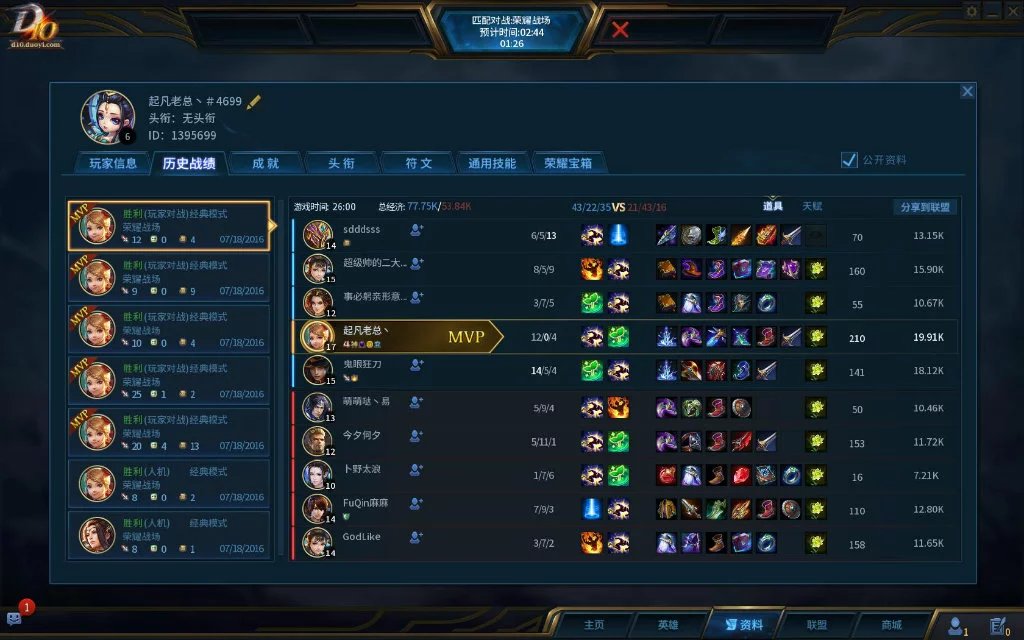
Task: Switch to the 荣耀宝箱 tab
Action: pos(568,163)
